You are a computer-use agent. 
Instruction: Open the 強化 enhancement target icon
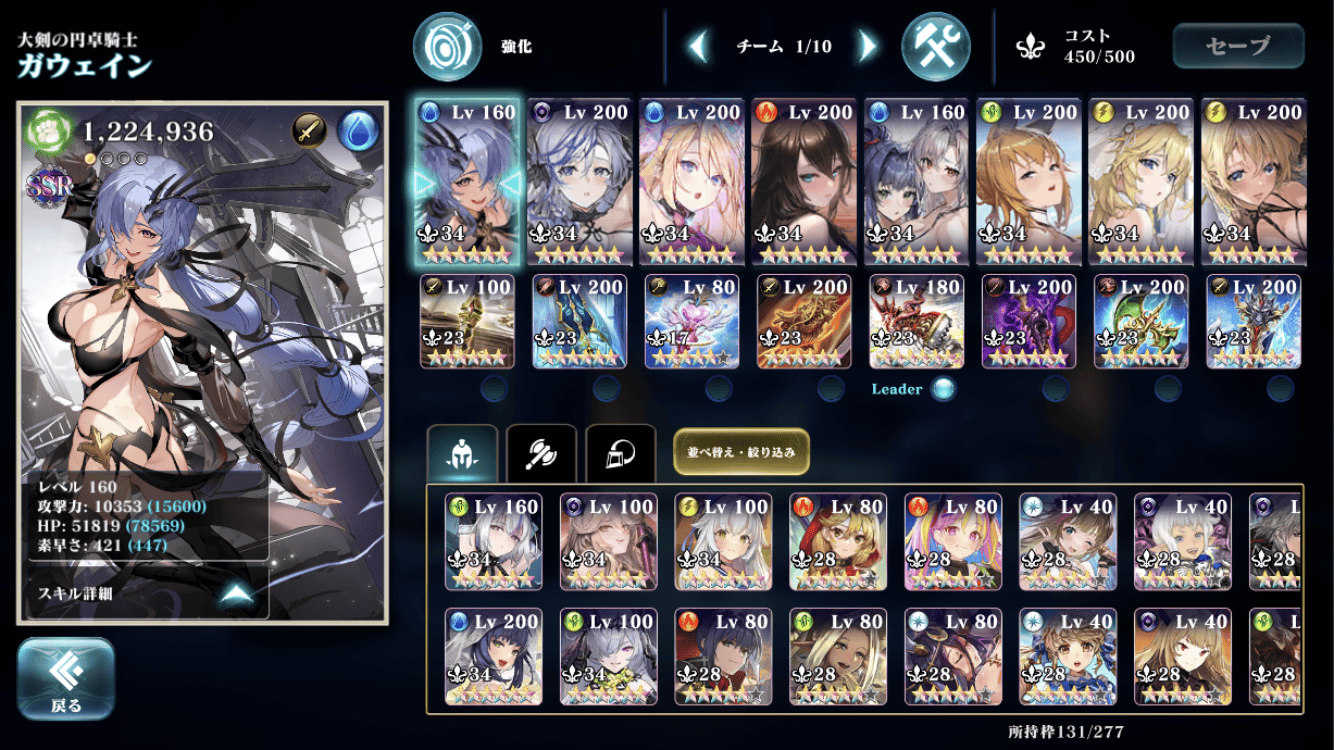(447, 46)
